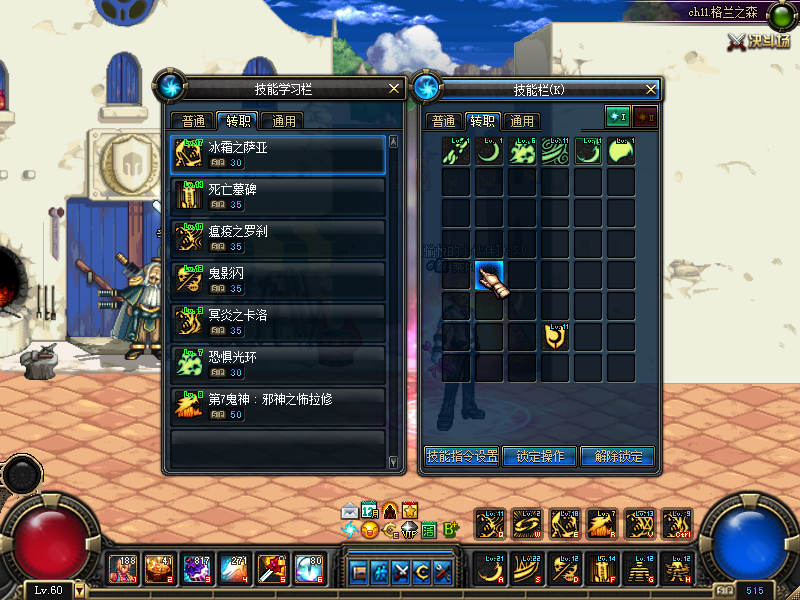The image size is (800, 600).
Task: Choose the 恐惧光环 skill entry
Action: (x=278, y=362)
